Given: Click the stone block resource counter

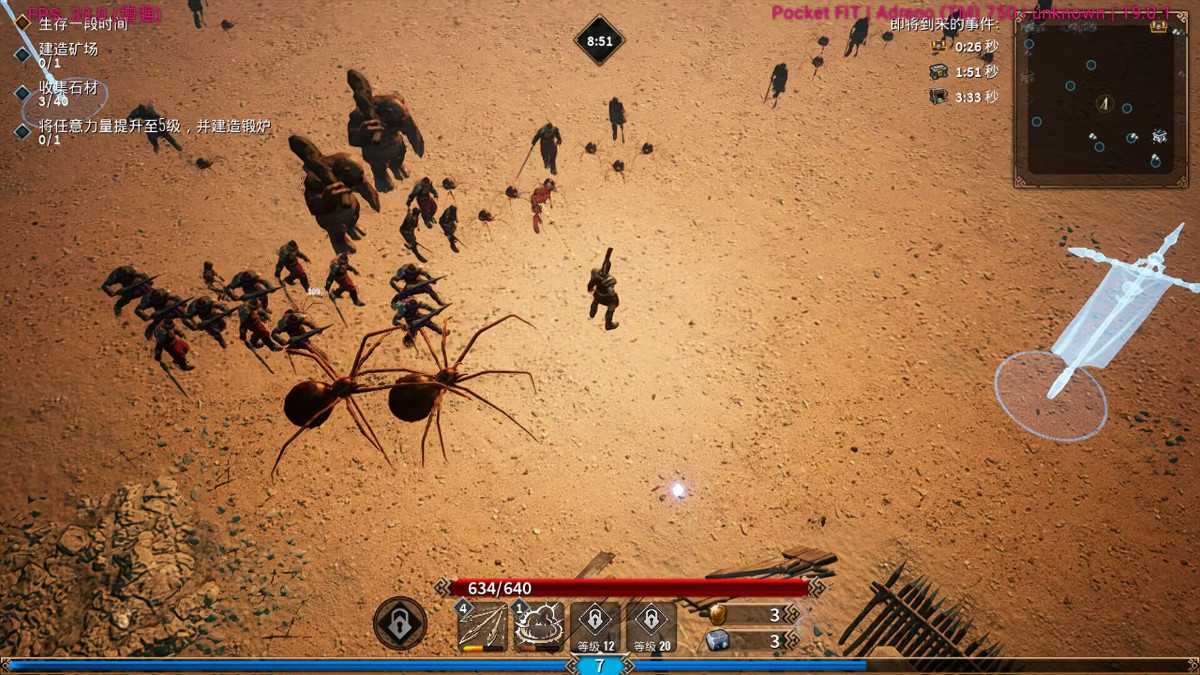Looking at the screenshot, I should tap(745, 641).
